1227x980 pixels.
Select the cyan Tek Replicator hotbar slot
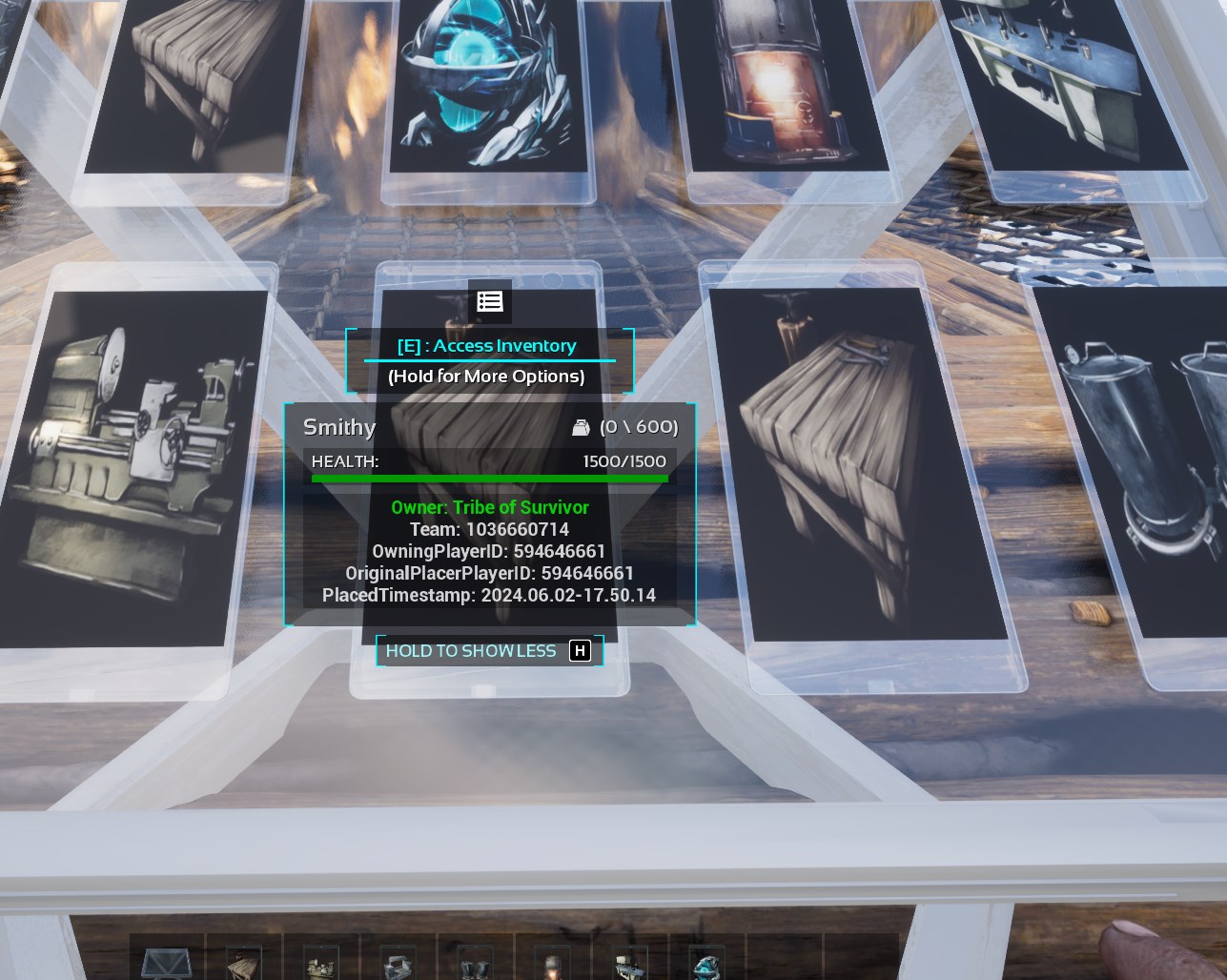[x=706, y=963]
